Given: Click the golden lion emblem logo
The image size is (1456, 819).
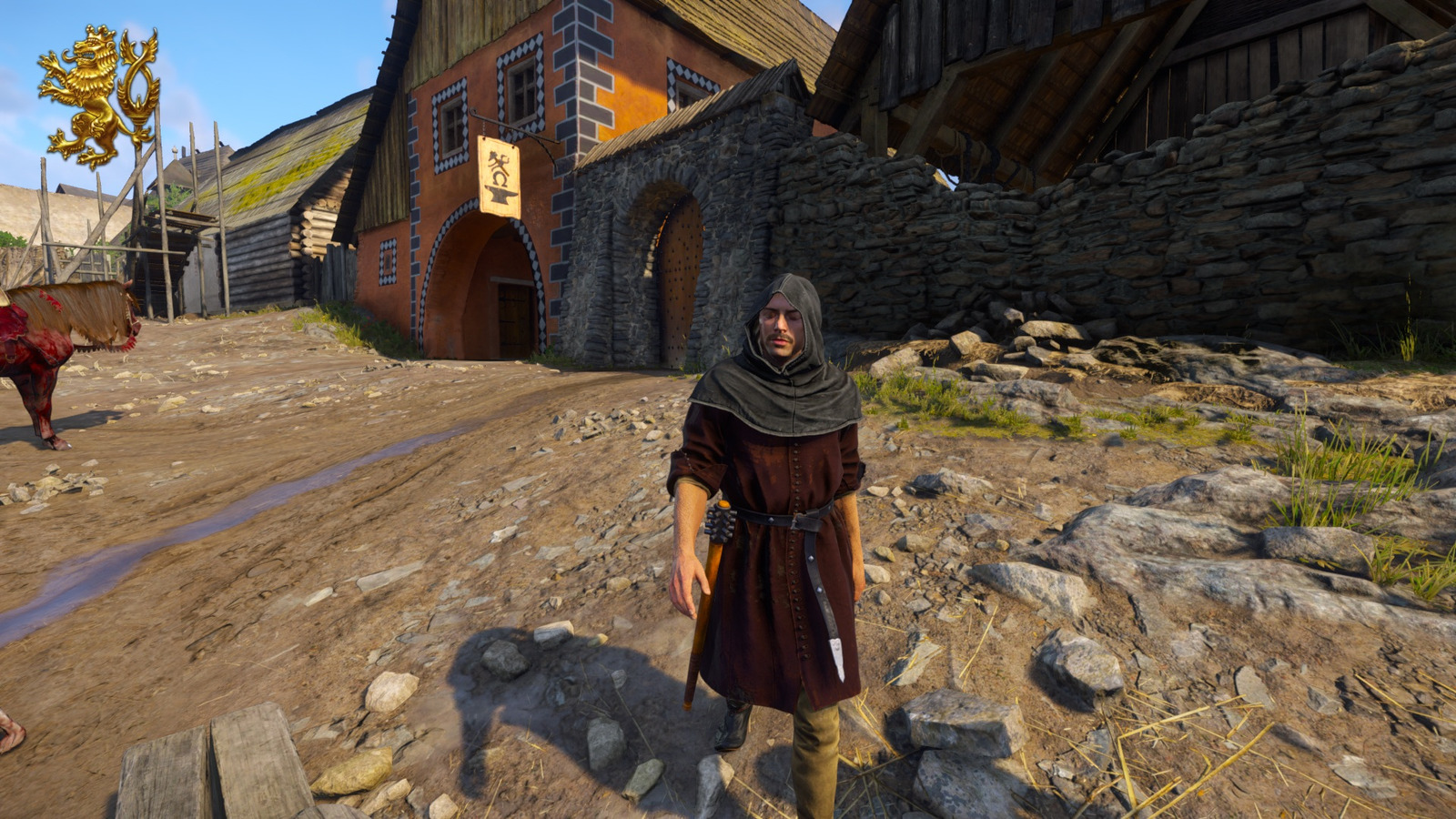Looking at the screenshot, I should (x=97, y=96).
